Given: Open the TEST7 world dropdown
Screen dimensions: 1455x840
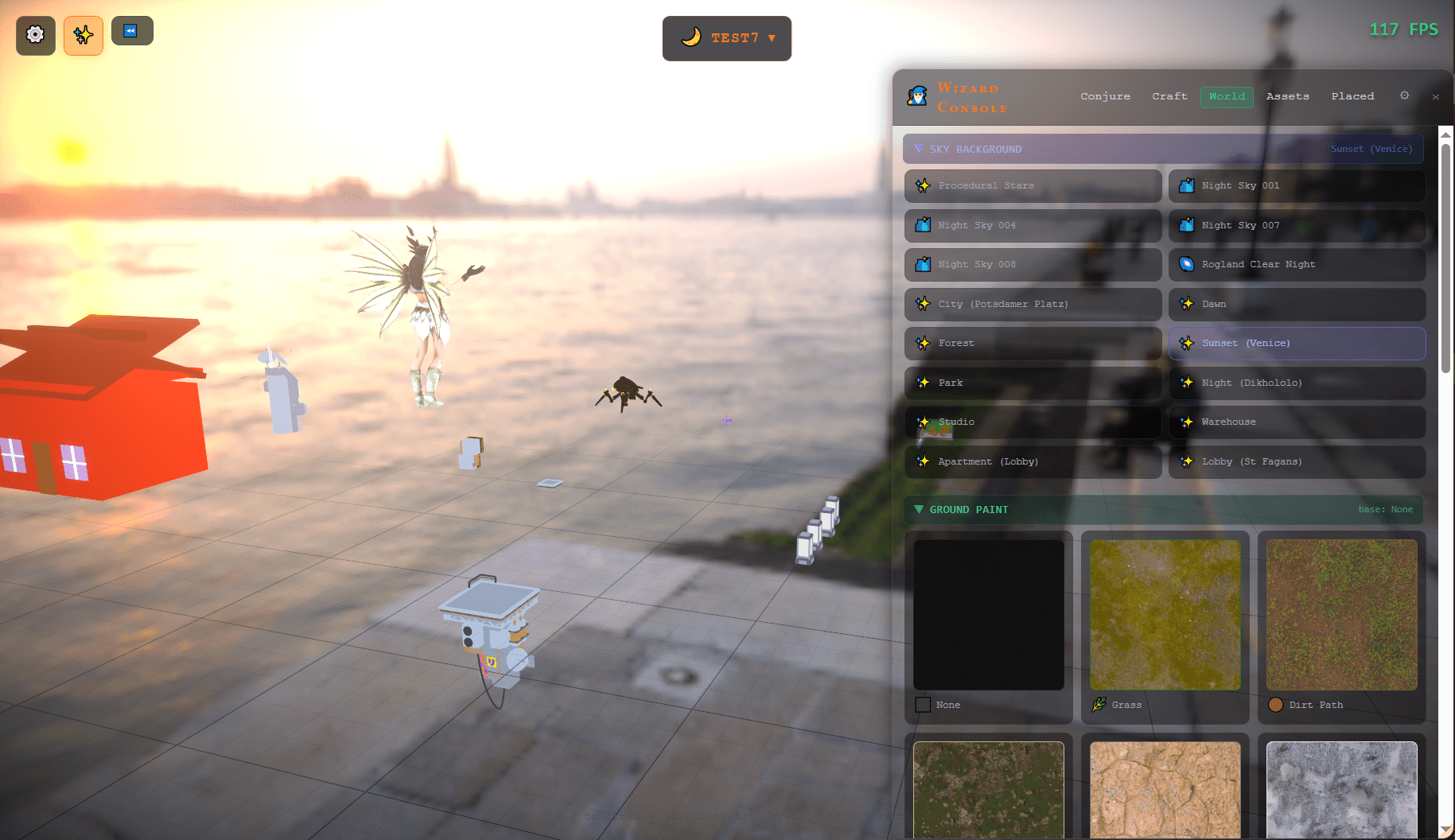Looking at the screenshot, I should pyautogui.click(x=726, y=38).
